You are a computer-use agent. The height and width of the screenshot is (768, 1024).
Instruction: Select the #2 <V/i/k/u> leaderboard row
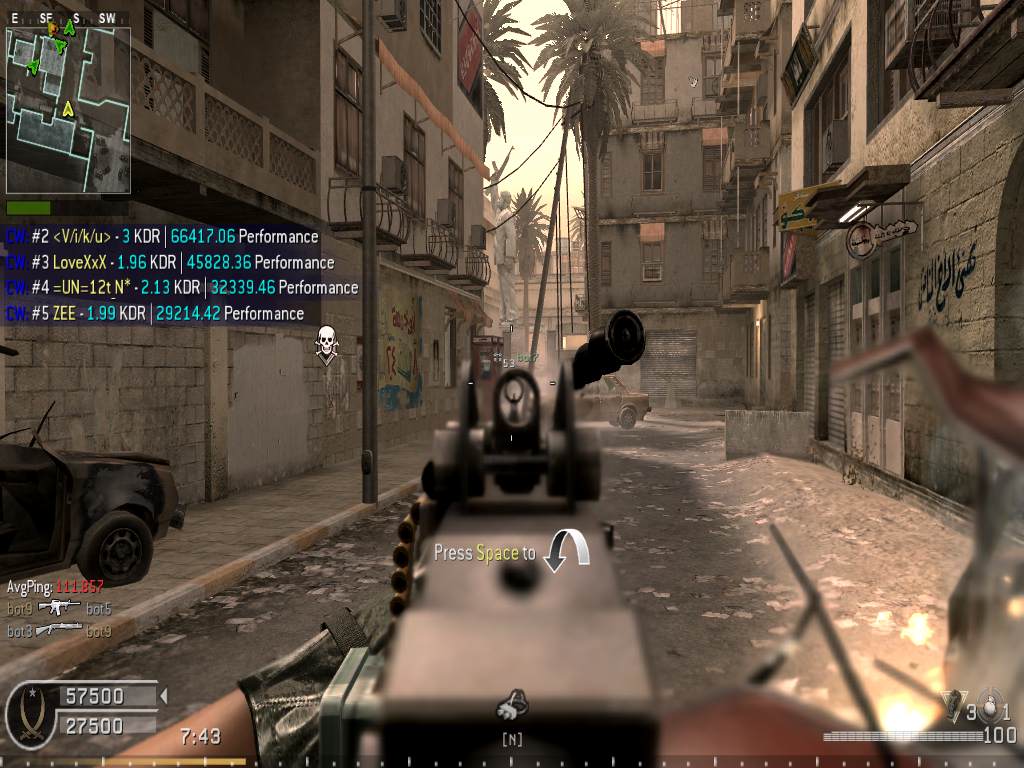[x=162, y=237]
